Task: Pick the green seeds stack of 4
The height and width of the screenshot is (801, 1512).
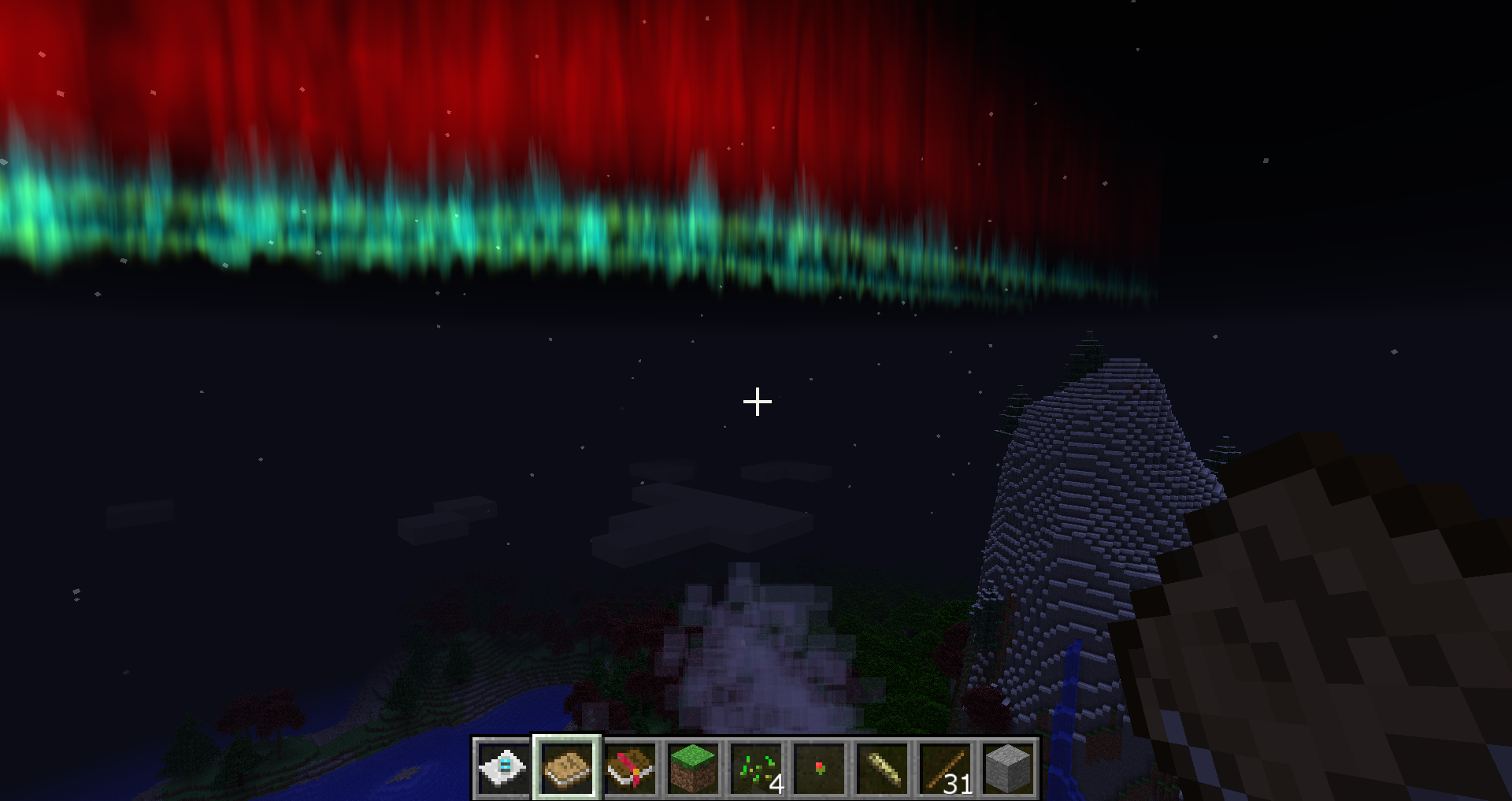Action: (756, 768)
